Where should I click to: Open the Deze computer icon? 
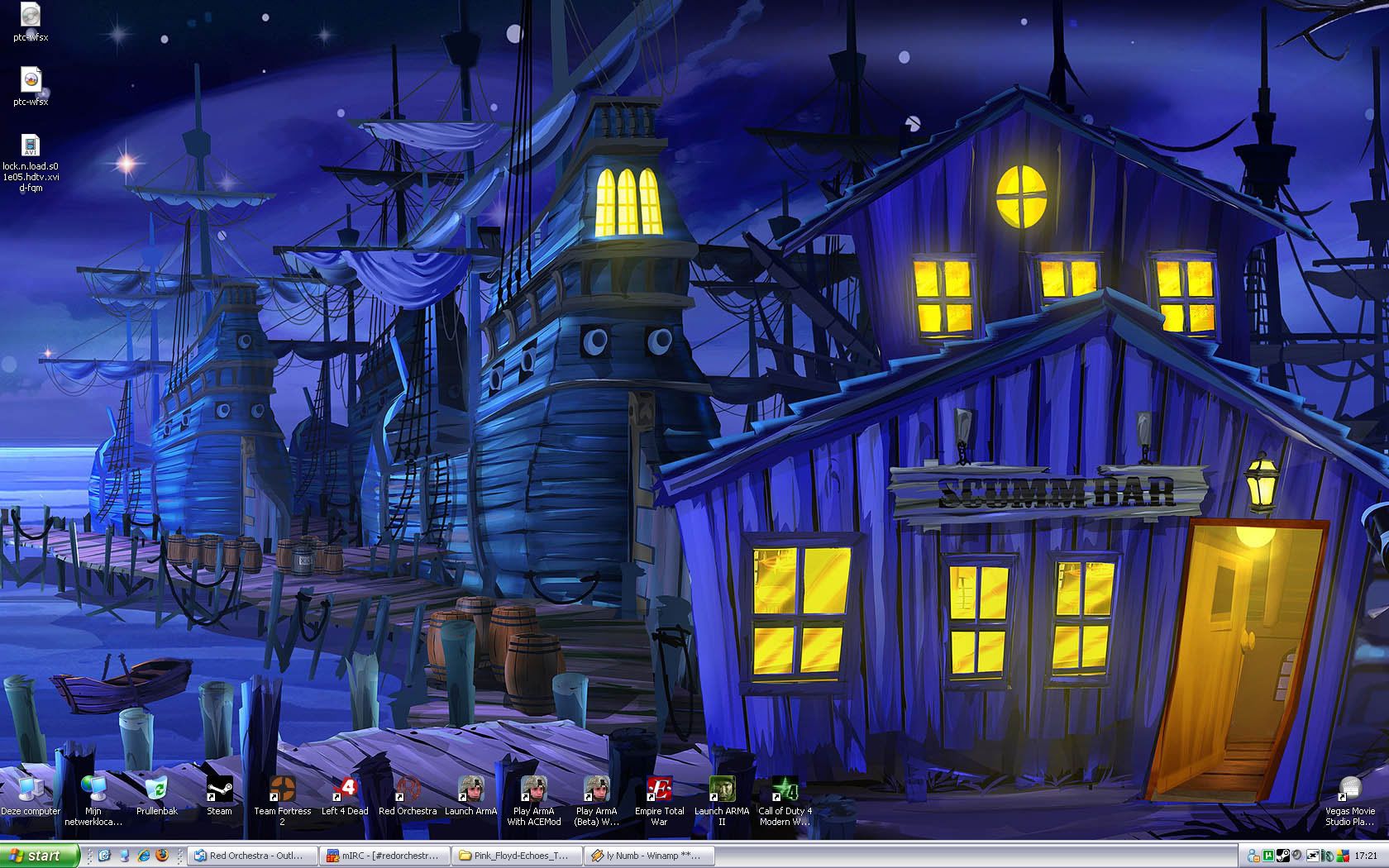tap(30, 790)
